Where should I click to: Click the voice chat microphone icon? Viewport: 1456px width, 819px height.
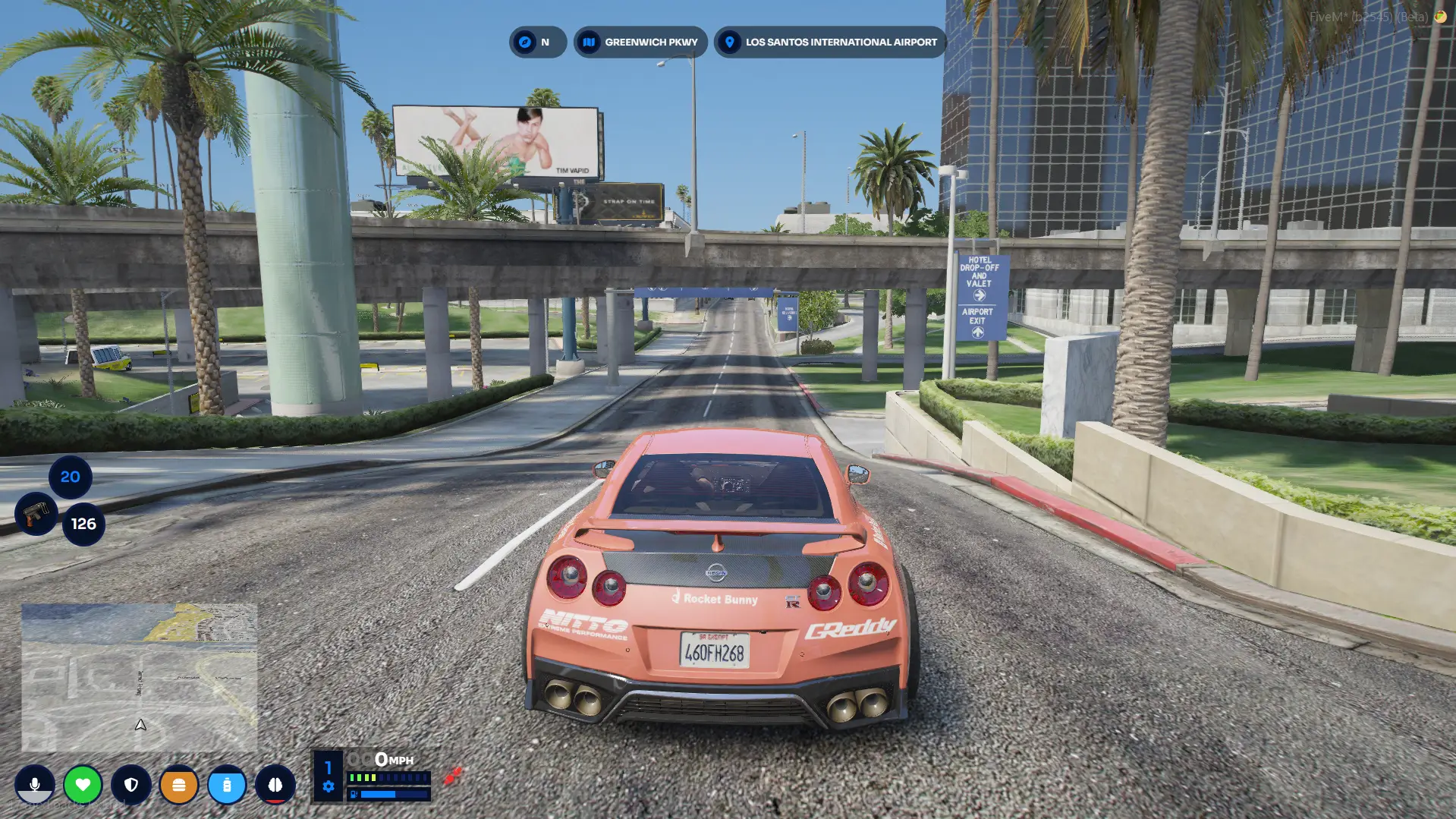pos(36,785)
